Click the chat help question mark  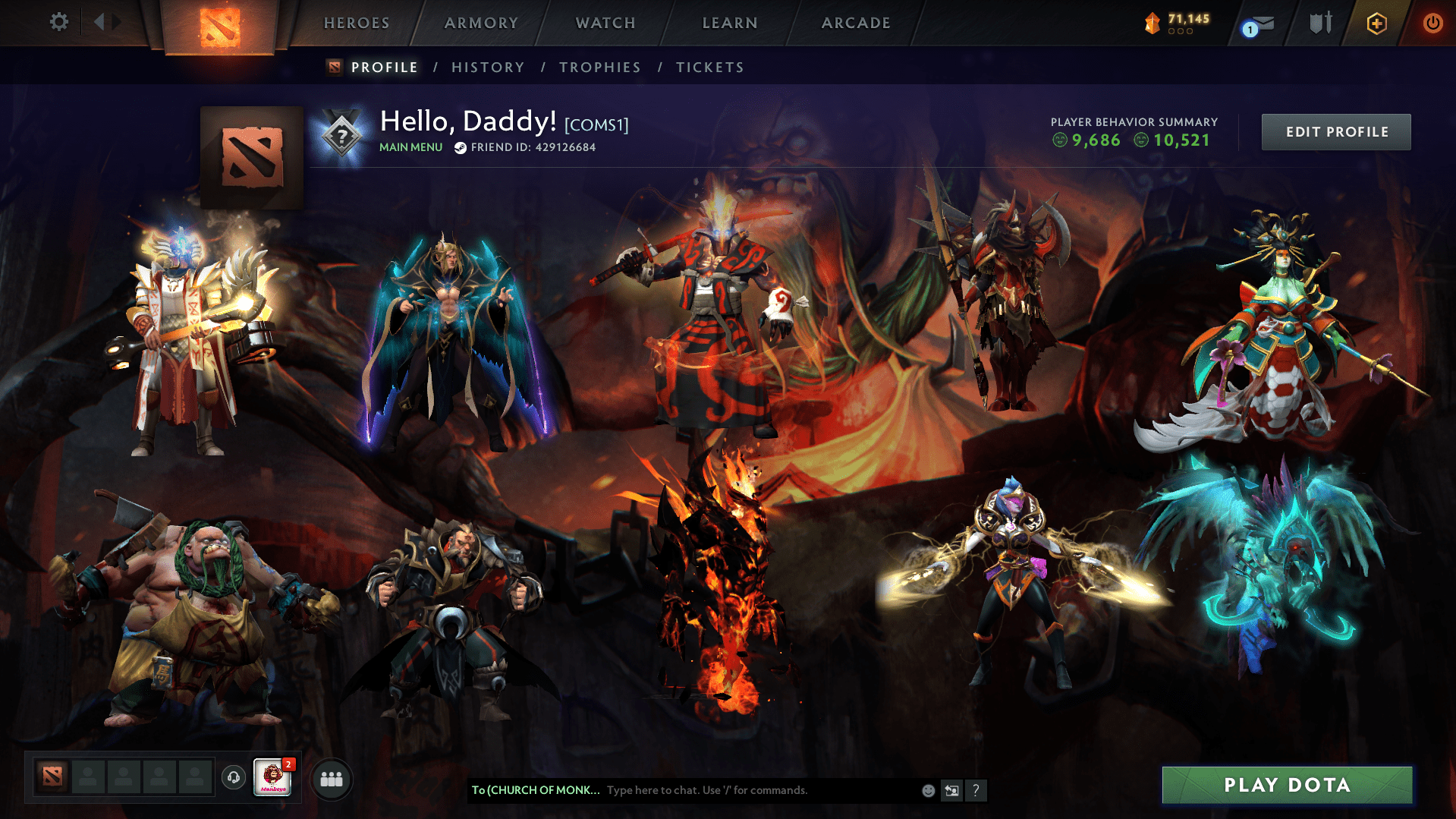[x=977, y=790]
